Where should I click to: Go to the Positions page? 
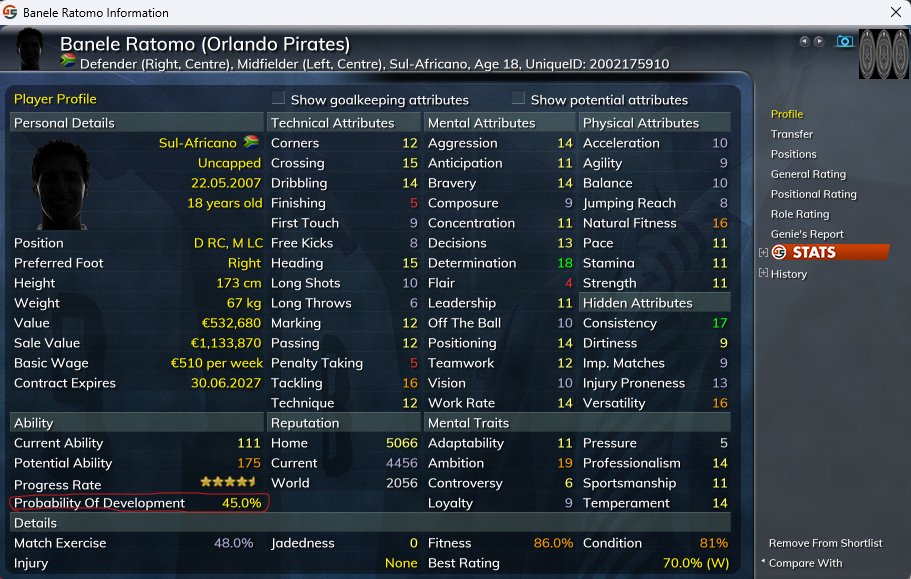pyautogui.click(x=793, y=154)
